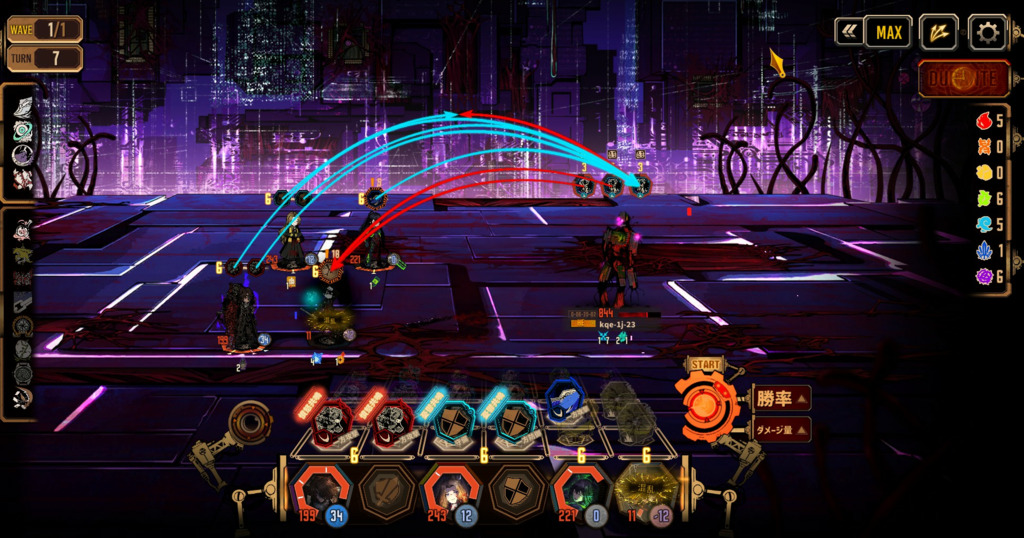The image size is (1024, 538).
Task: Choose the ダメージ量 damage option
Action: coord(781,430)
